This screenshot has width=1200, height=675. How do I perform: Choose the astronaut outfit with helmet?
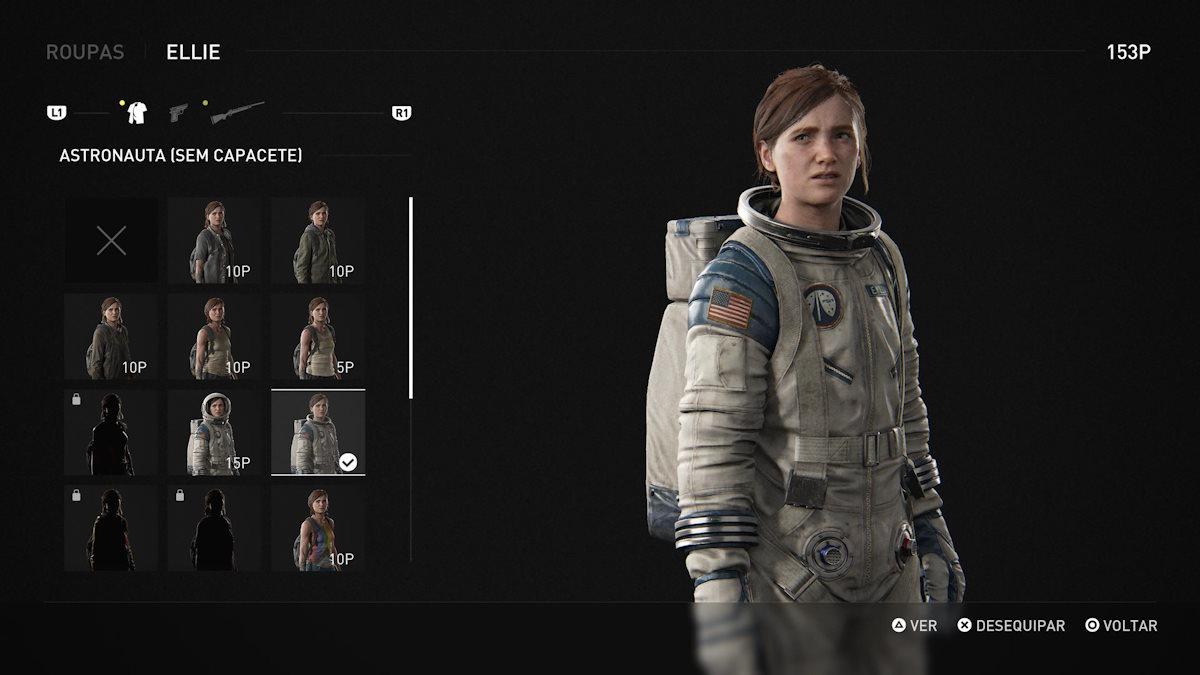(214, 432)
